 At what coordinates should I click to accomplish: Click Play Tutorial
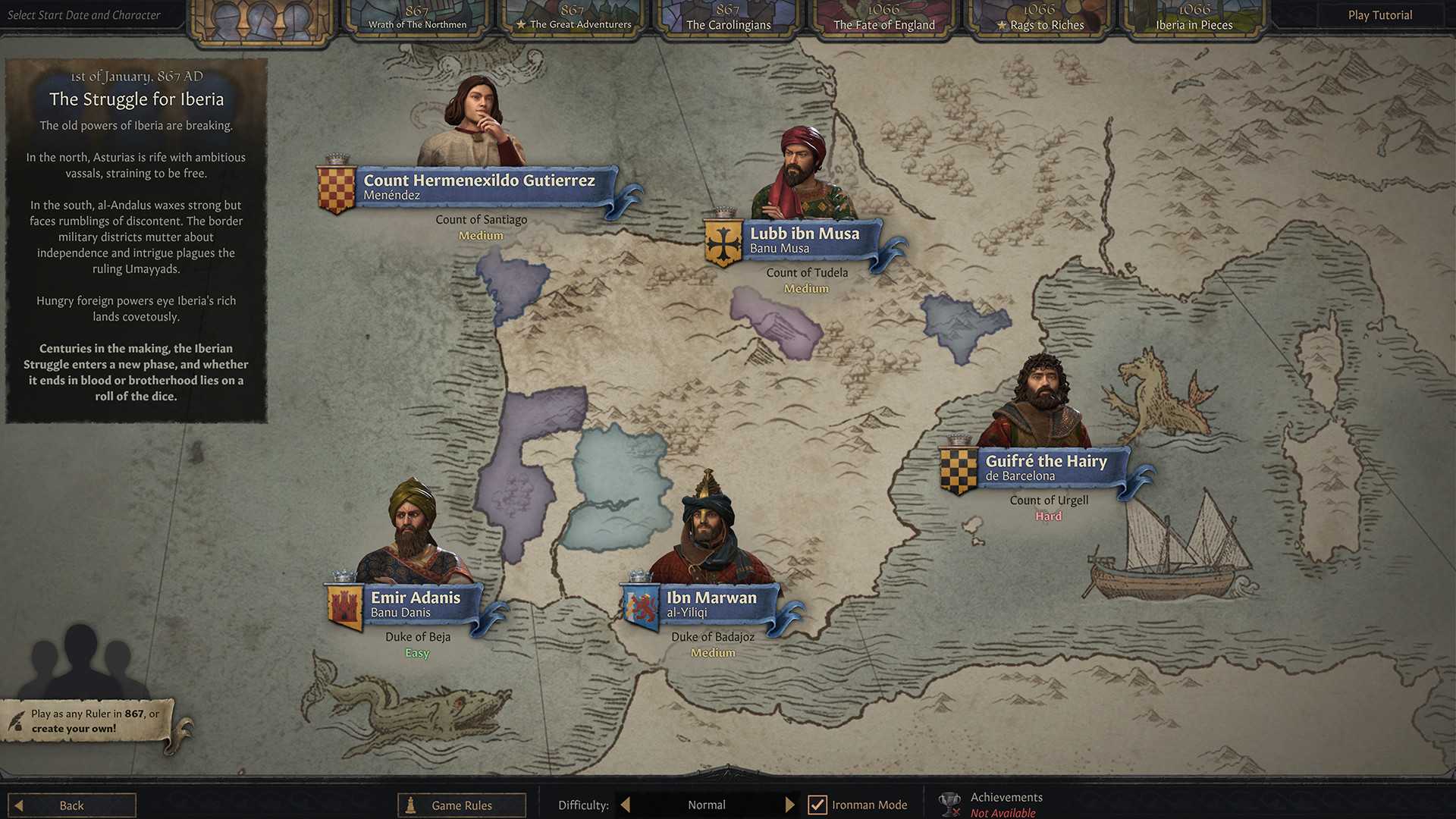click(x=1379, y=14)
